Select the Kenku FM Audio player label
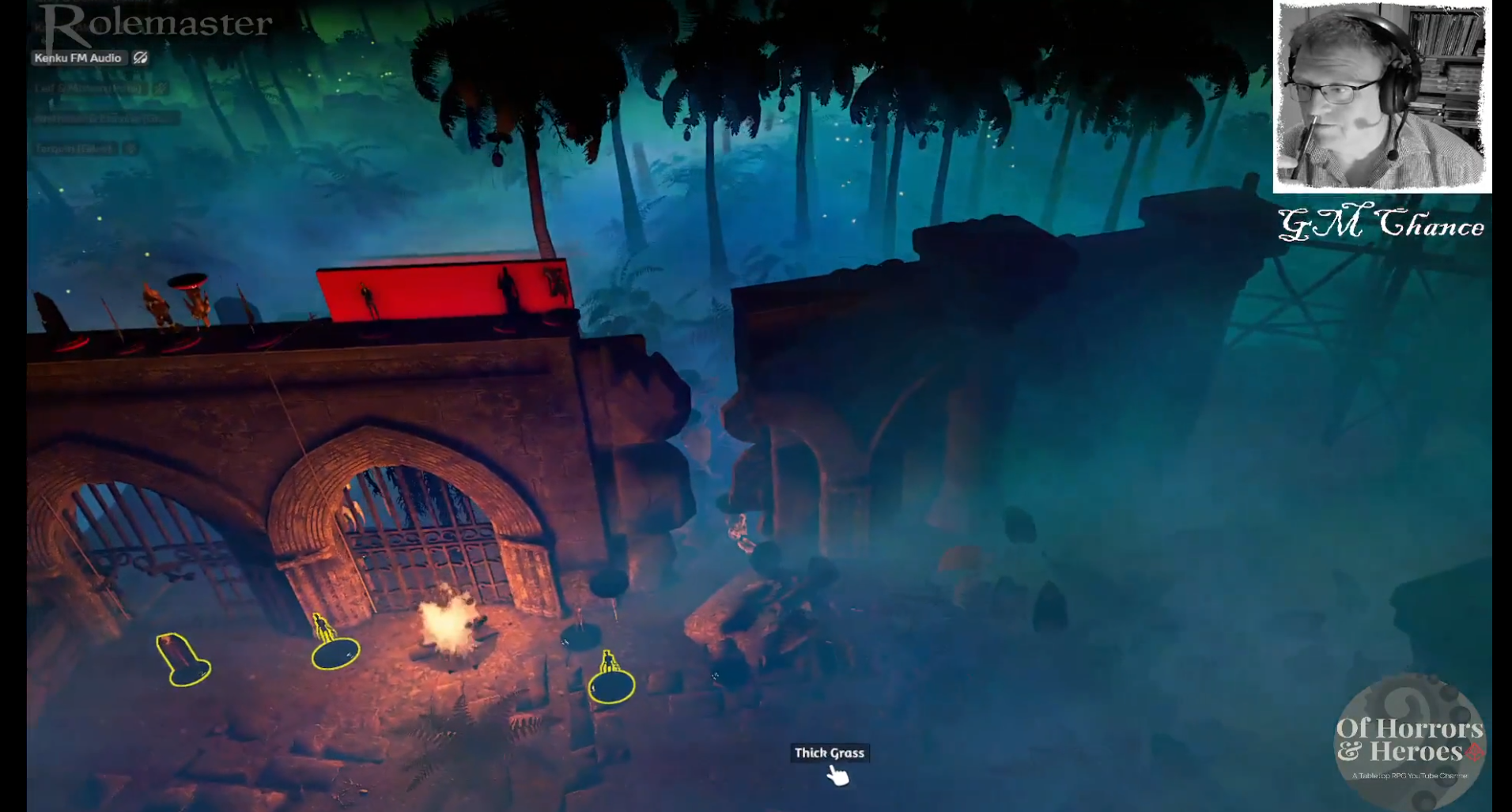Image resolution: width=1512 pixels, height=812 pixels. coord(77,58)
